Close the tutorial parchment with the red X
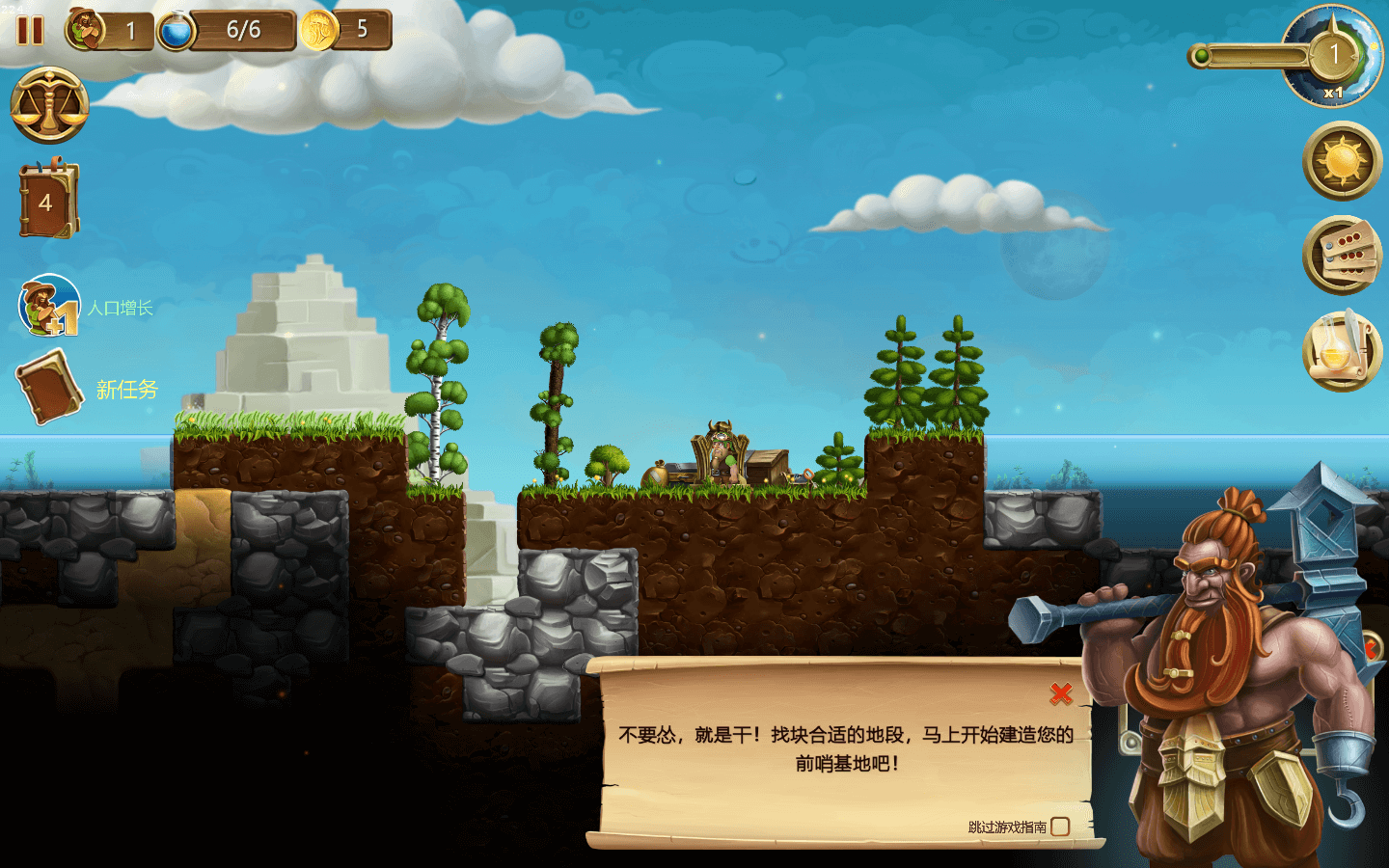 click(x=1061, y=692)
